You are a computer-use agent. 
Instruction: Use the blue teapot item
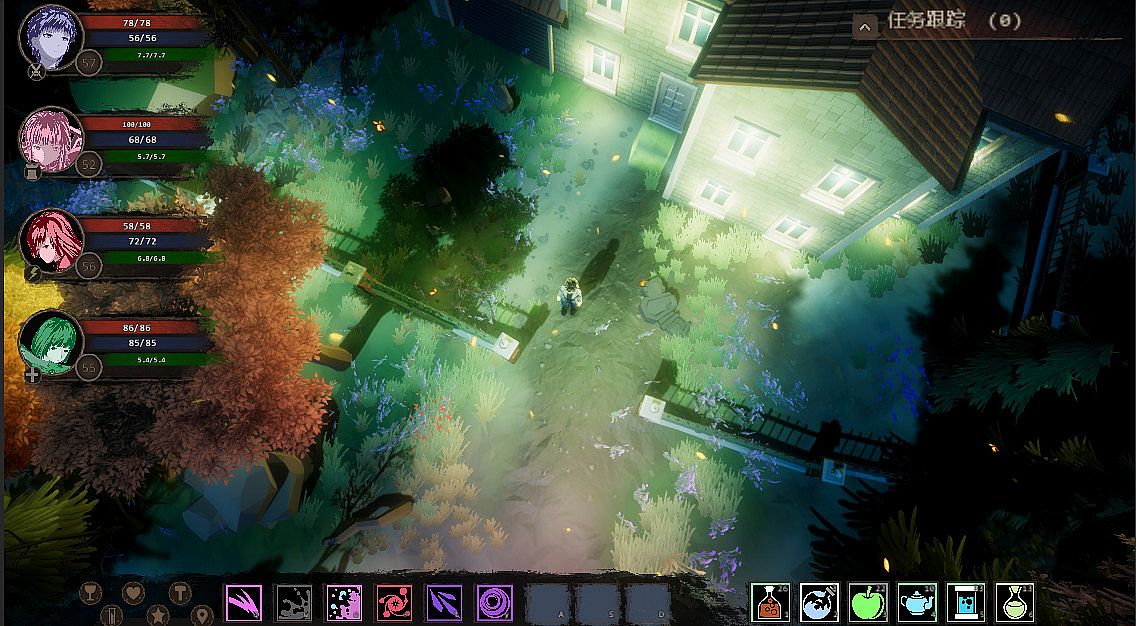pyautogui.click(x=917, y=602)
